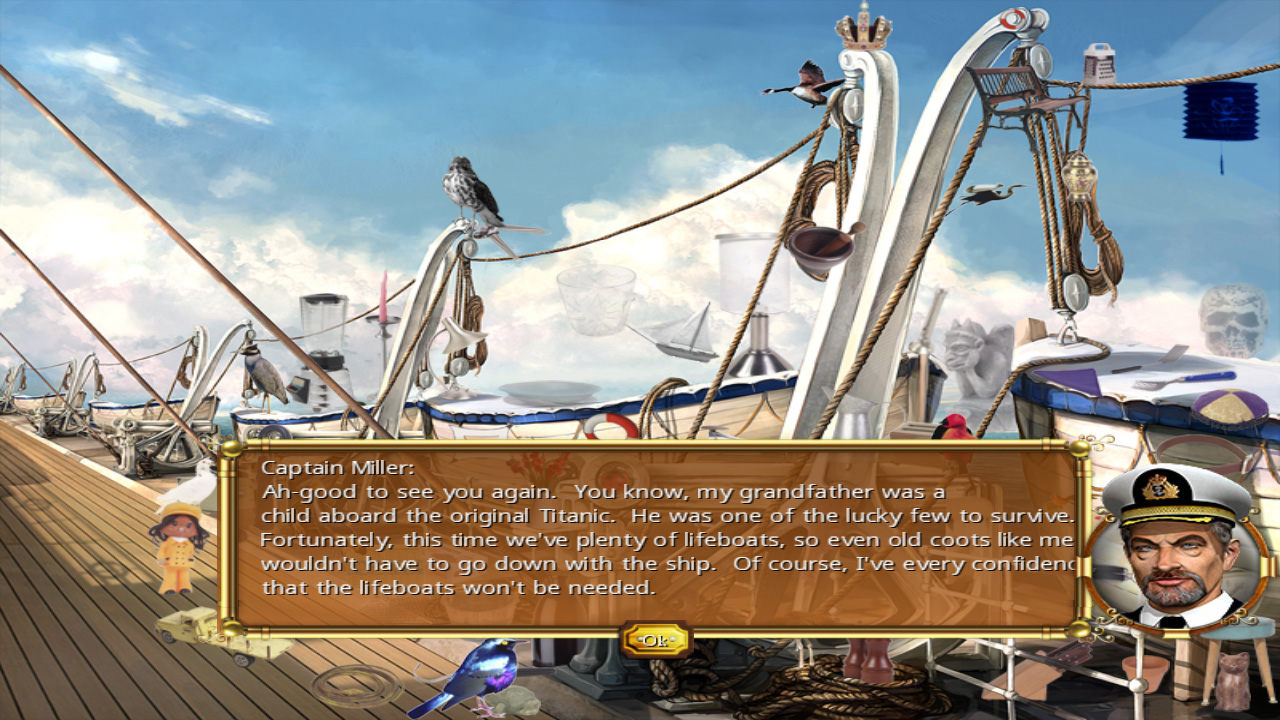
Task: Click the cheese grater on the rope line
Action: (1100, 65)
